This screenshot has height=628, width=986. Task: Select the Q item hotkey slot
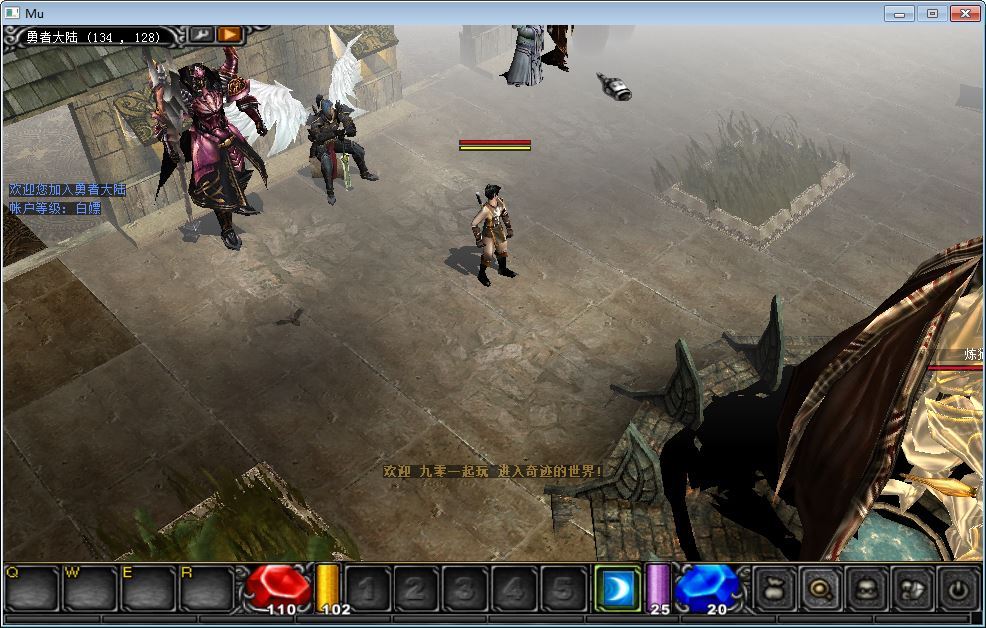(x=31, y=588)
